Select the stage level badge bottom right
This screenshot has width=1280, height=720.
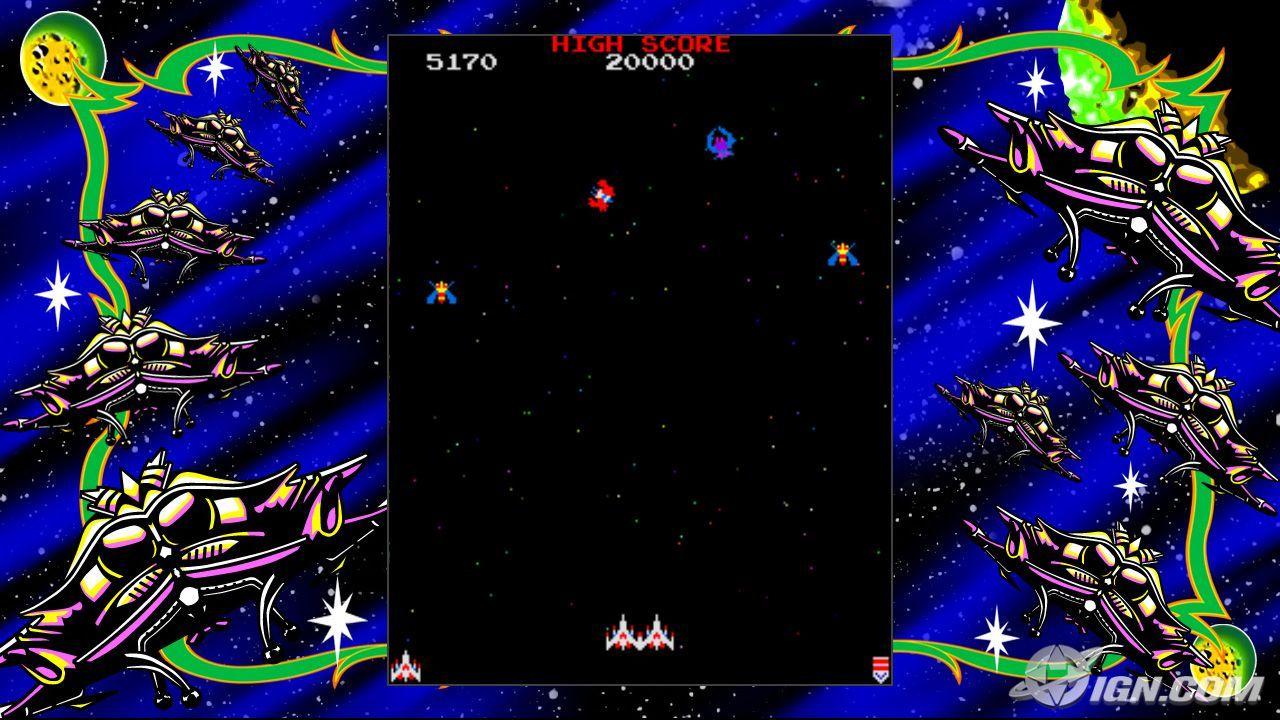[x=879, y=666]
